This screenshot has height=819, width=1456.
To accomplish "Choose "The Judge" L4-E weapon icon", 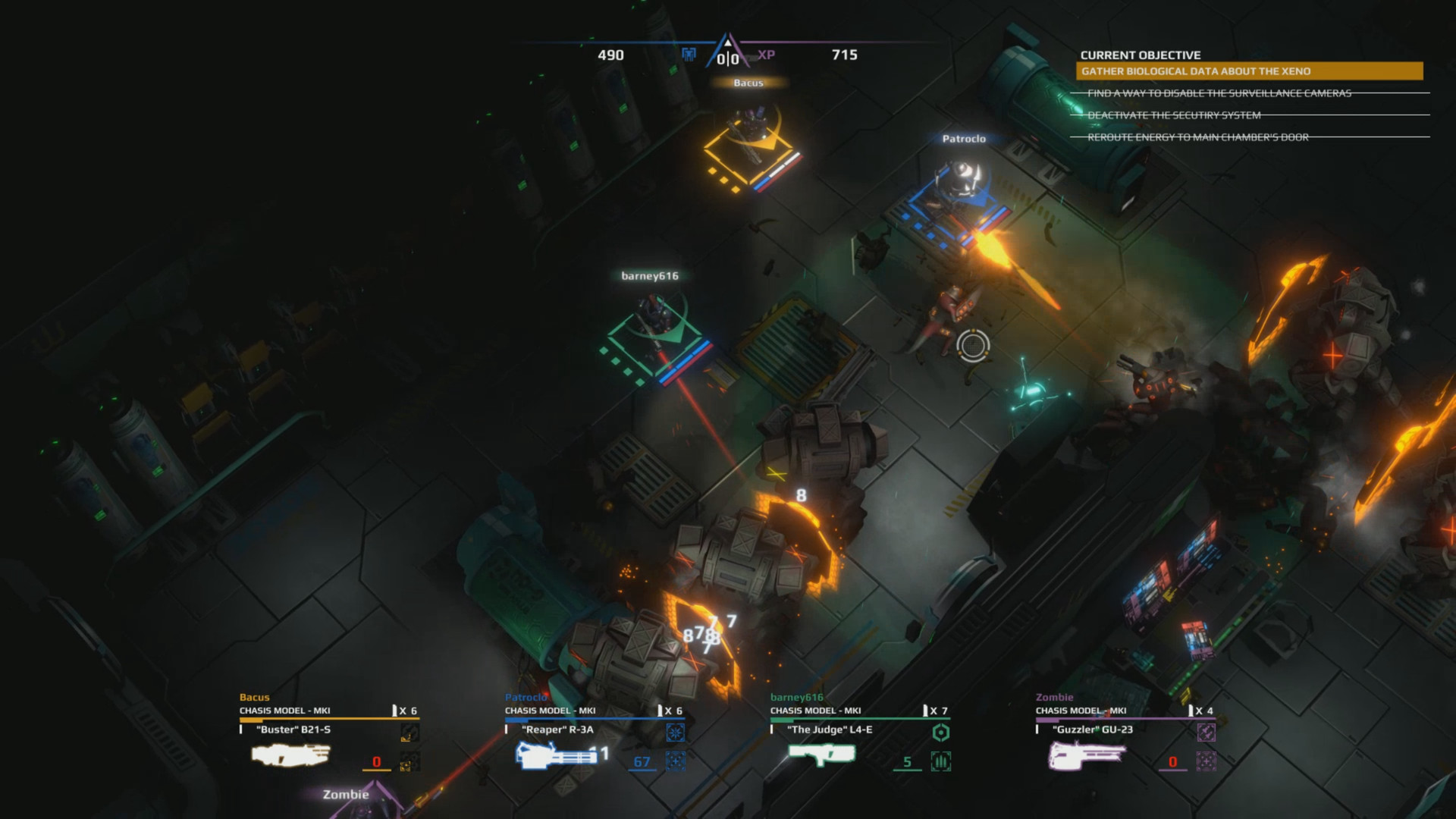I will [x=822, y=754].
